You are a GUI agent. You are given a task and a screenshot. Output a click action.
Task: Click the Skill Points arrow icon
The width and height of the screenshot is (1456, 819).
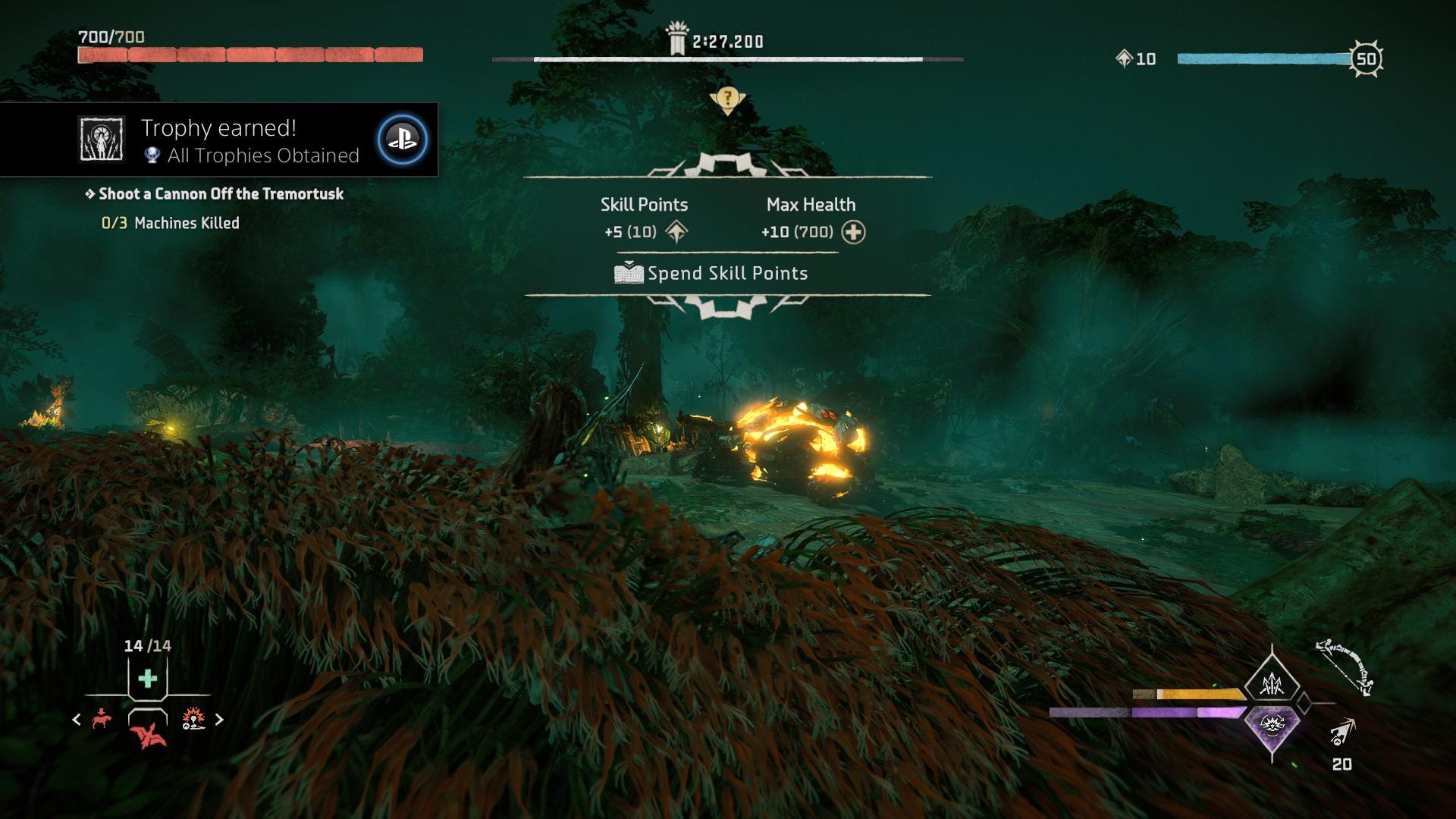point(677,231)
